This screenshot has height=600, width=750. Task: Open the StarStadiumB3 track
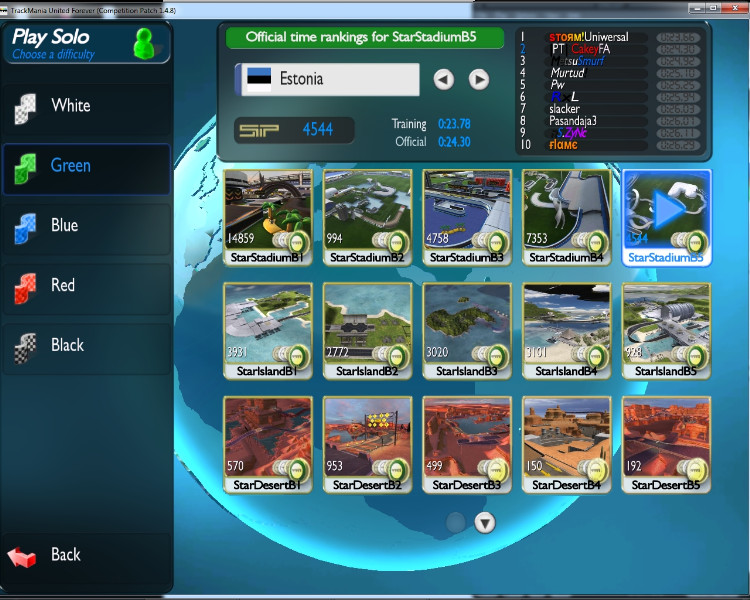467,215
